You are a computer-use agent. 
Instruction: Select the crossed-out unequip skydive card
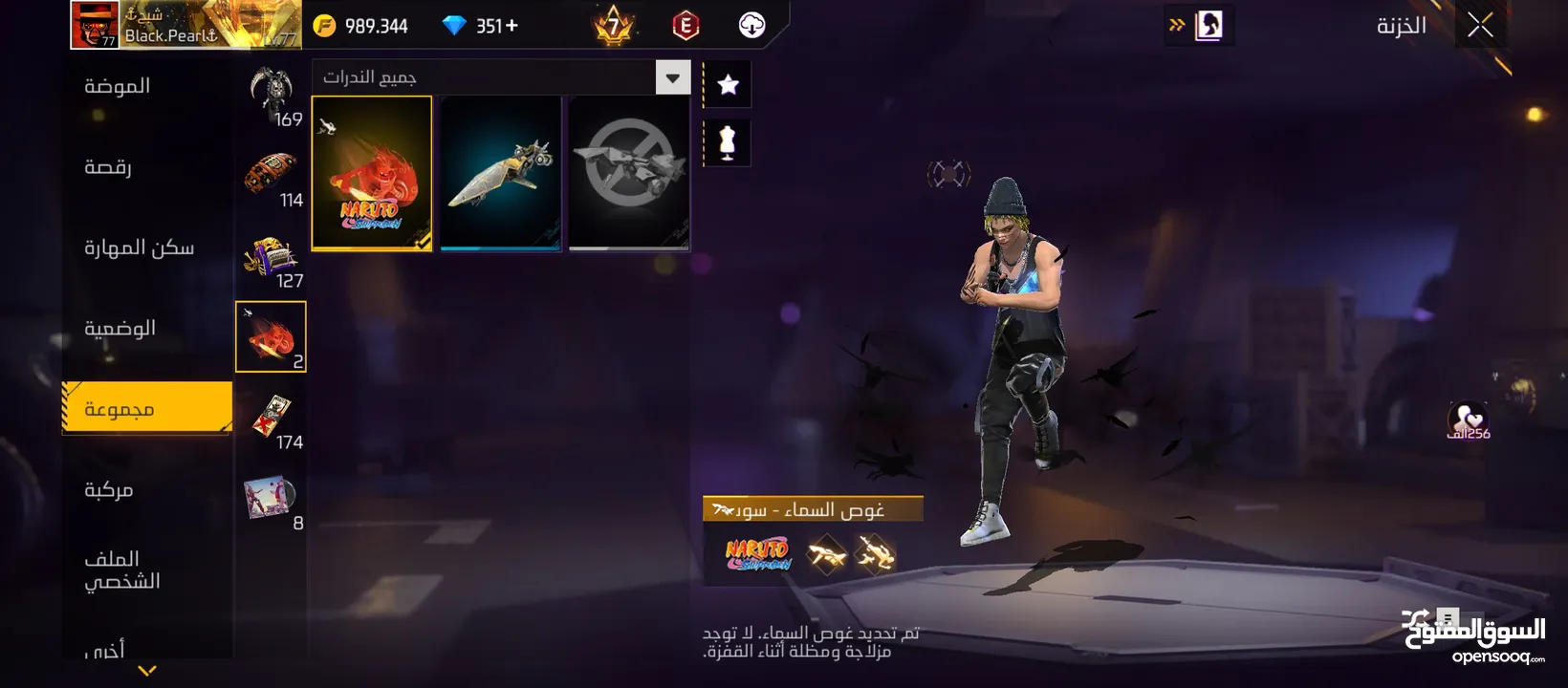[x=629, y=173]
